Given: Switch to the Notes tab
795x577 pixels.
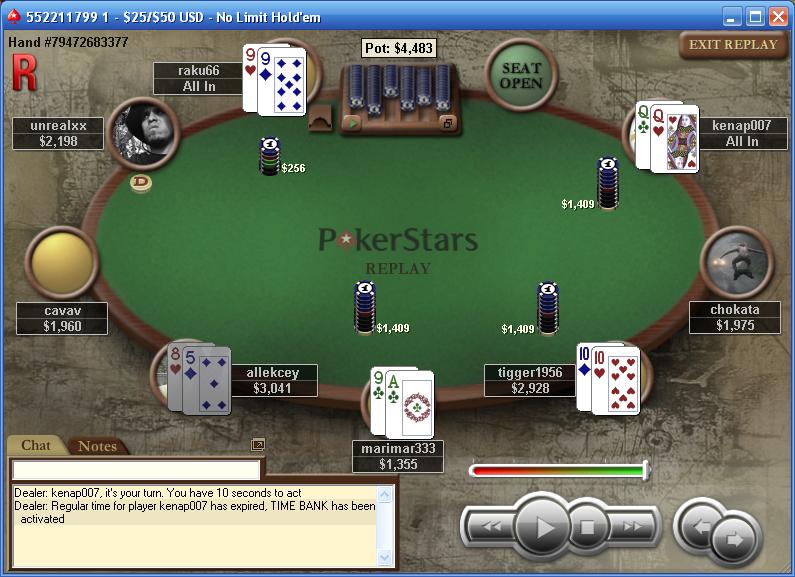Looking at the screenshot, I should pos(97,446).
